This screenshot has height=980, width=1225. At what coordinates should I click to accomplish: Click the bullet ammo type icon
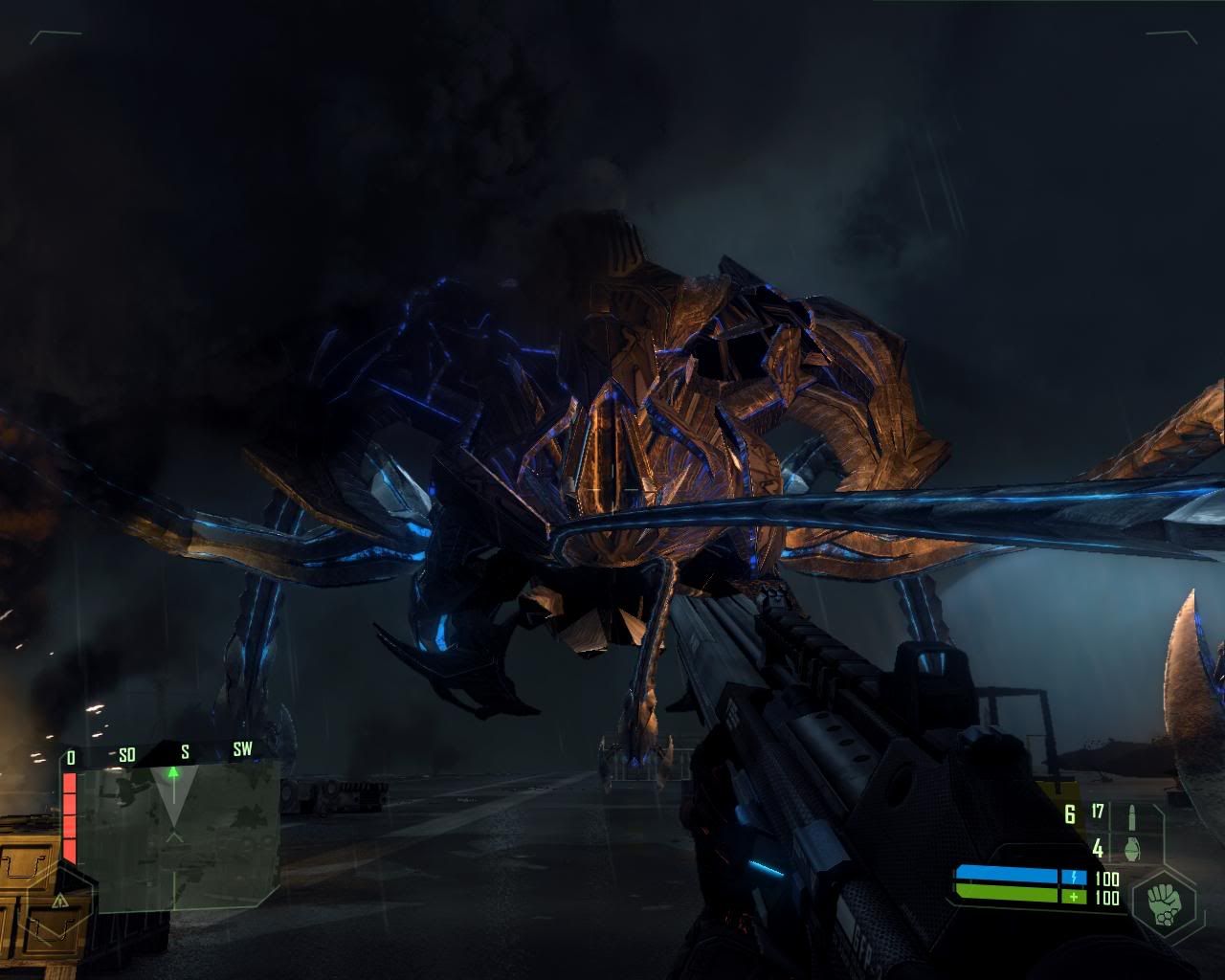(x=1130, y=815)
